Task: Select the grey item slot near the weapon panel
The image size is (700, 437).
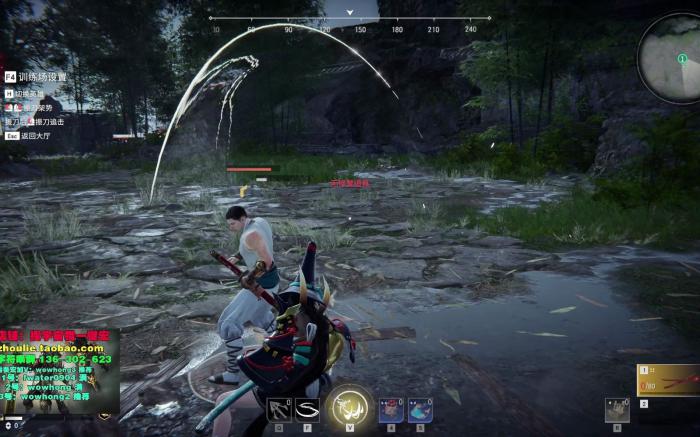Action: point(618,409)
